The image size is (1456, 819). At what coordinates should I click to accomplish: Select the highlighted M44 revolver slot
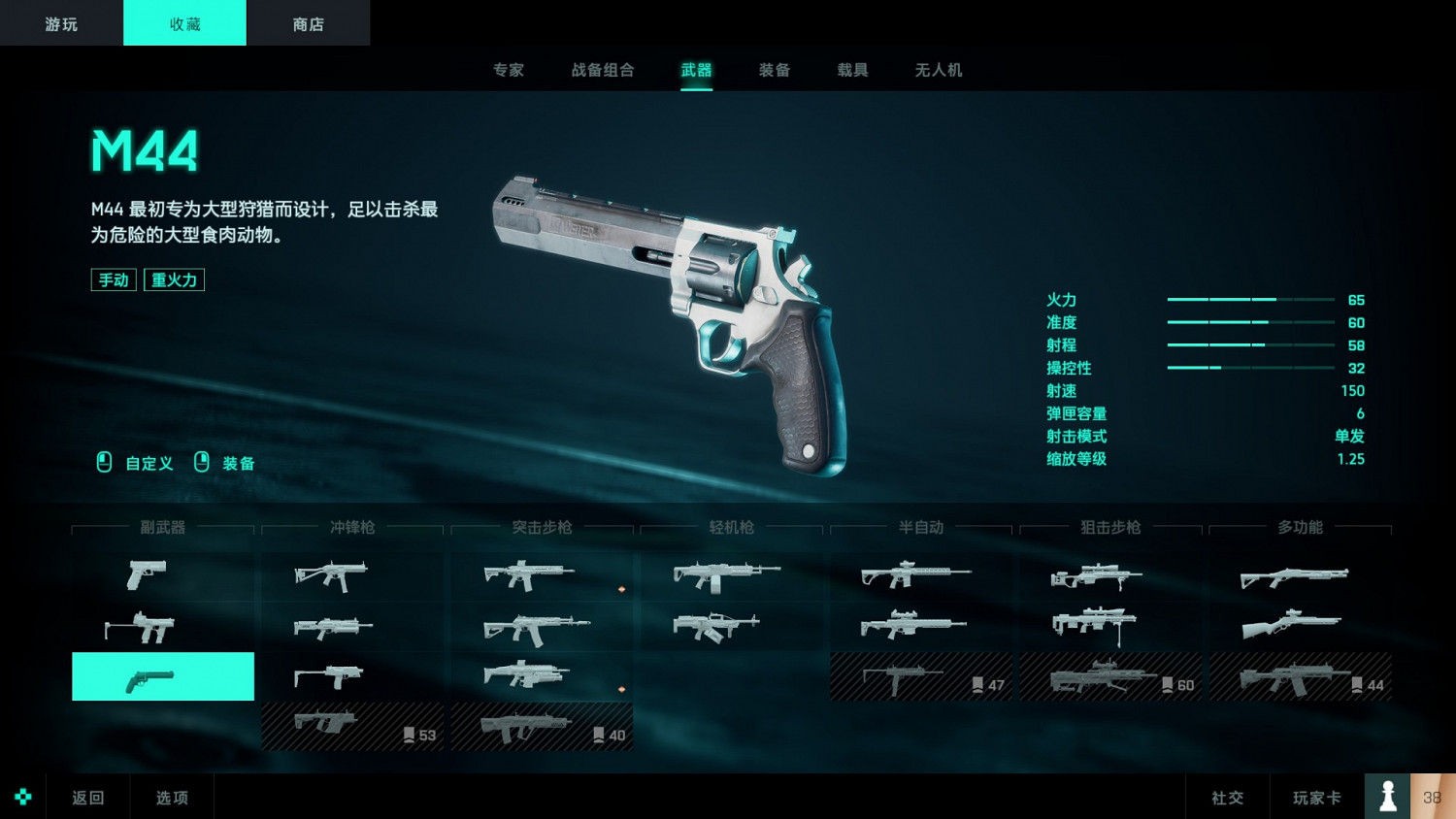pyautogui.click(x=161, y=676)
